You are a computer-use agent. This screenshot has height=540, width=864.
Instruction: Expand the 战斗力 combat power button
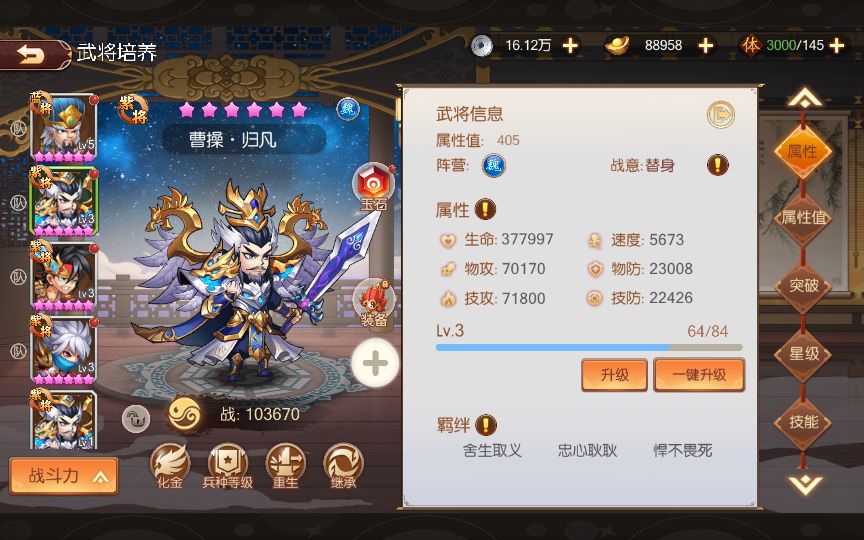(64, 476)
